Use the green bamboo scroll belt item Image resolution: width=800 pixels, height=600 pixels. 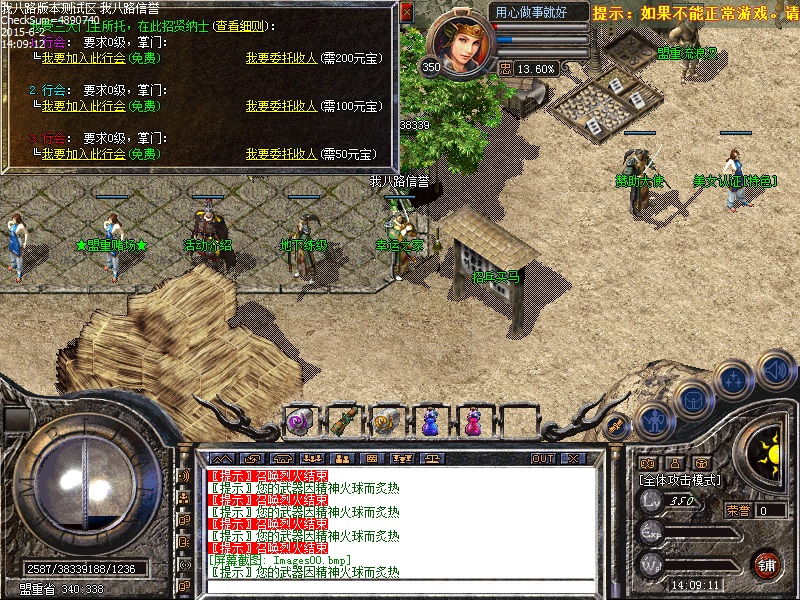344,422
